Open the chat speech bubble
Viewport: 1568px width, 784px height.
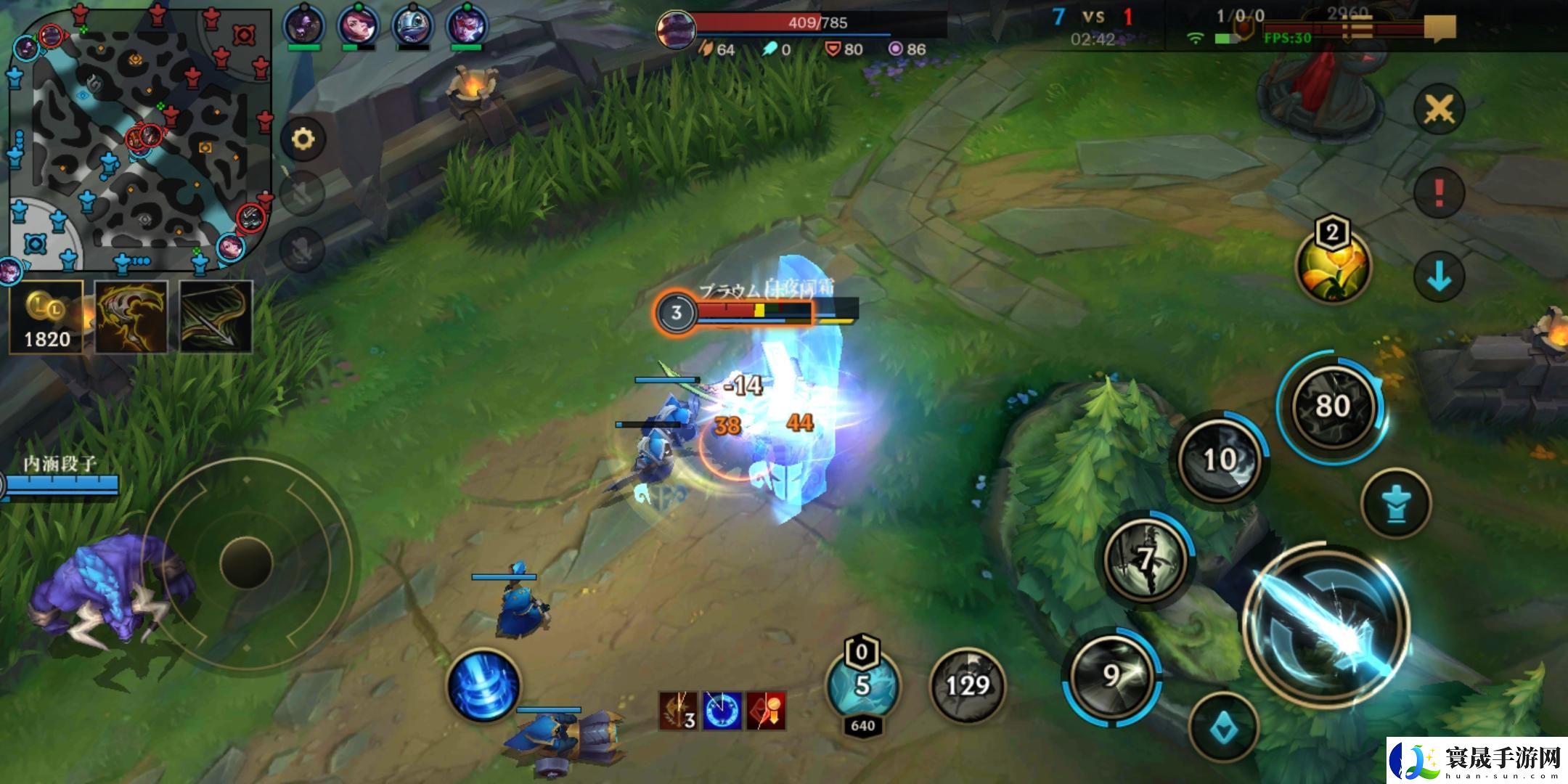pyautogui.click(x=1439, y=29)
